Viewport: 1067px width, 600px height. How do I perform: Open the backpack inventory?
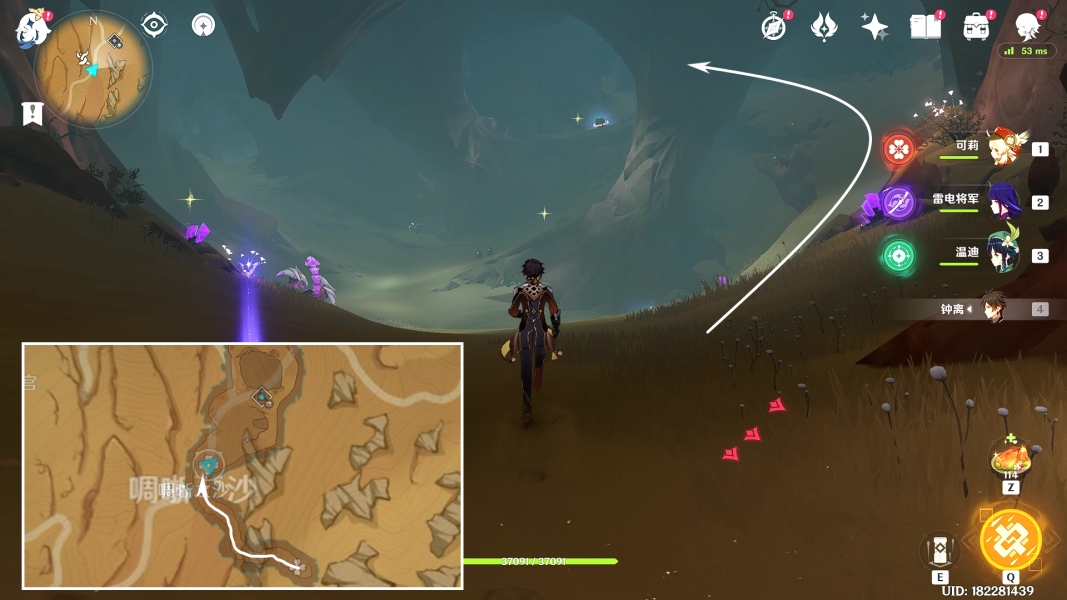tap(976, 27)
